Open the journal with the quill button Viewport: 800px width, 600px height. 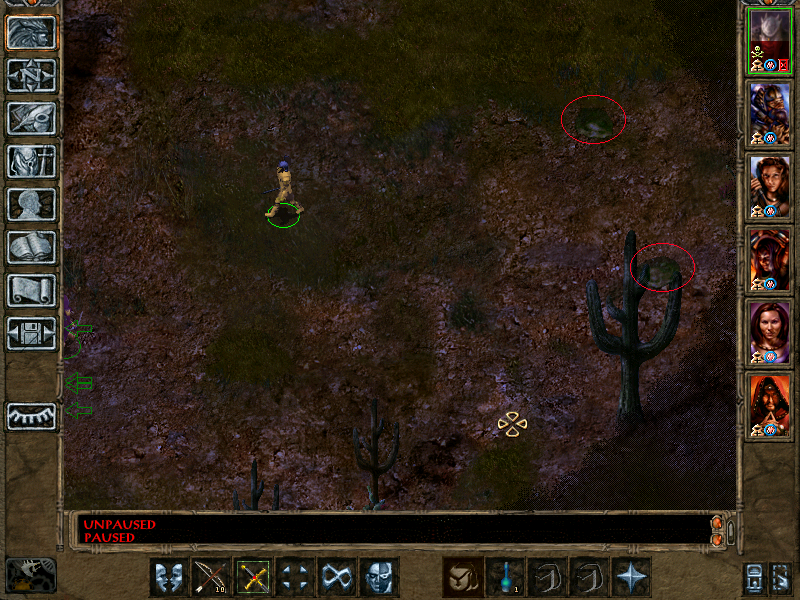click(x=31, y=118)
